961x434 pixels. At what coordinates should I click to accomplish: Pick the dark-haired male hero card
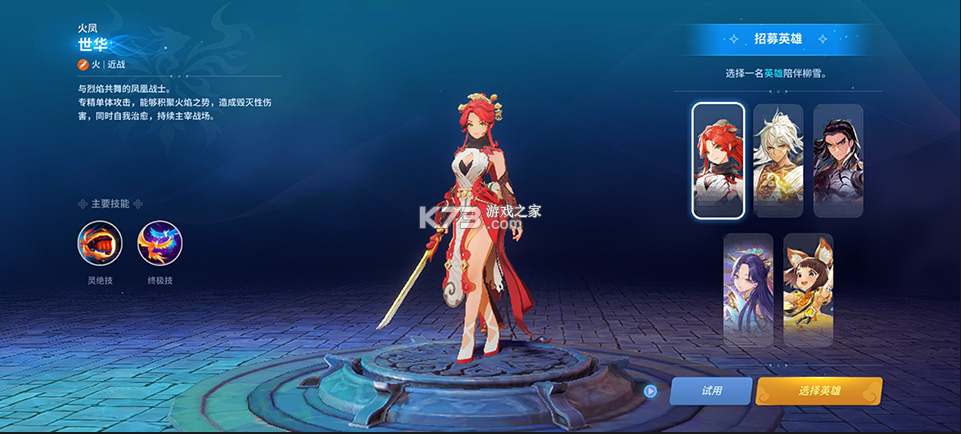838,160
